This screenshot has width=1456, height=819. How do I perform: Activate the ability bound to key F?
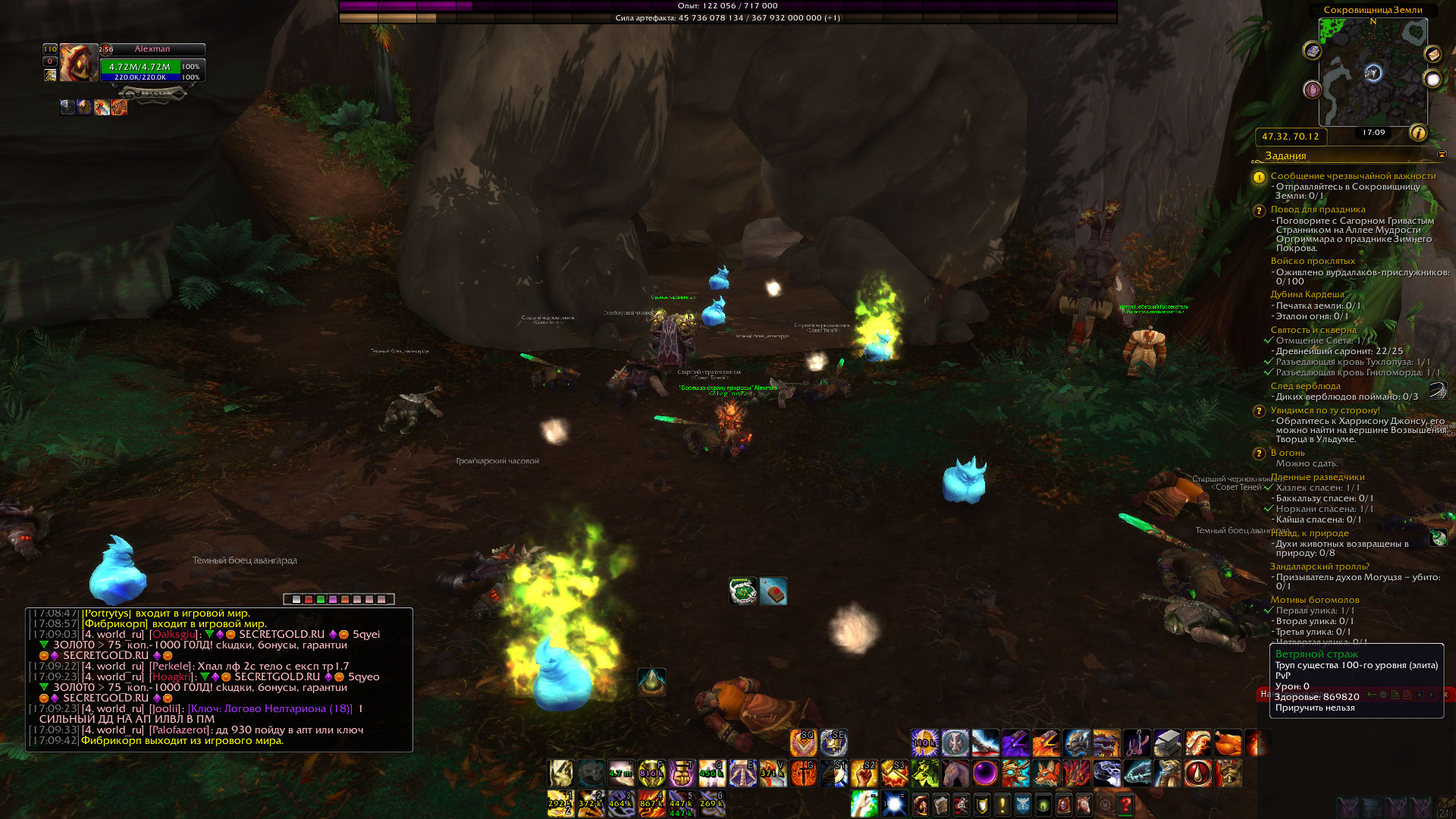click(651, 773)
